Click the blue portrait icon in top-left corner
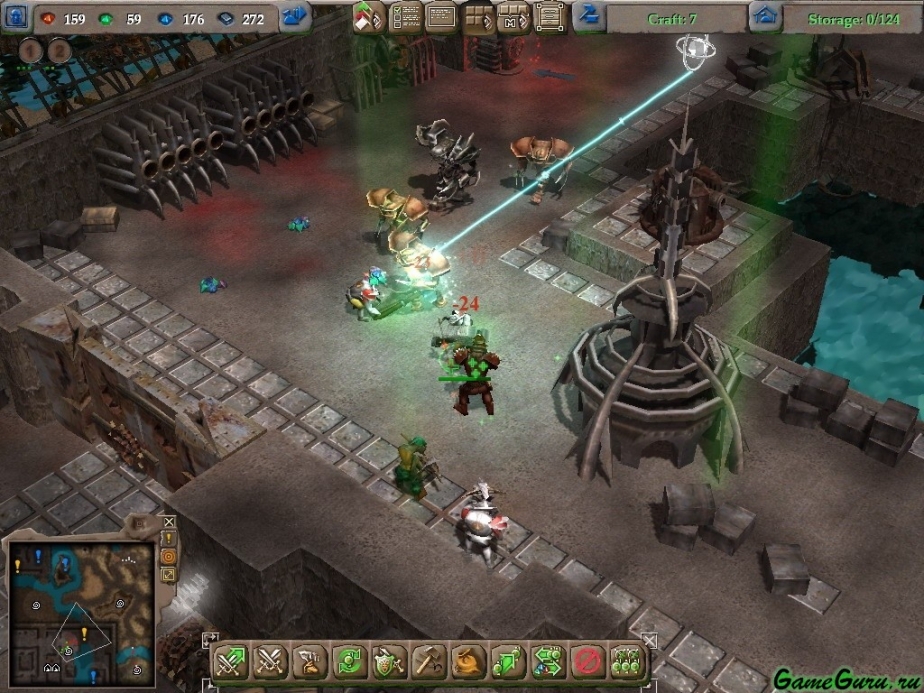 [x=16, y=17]
